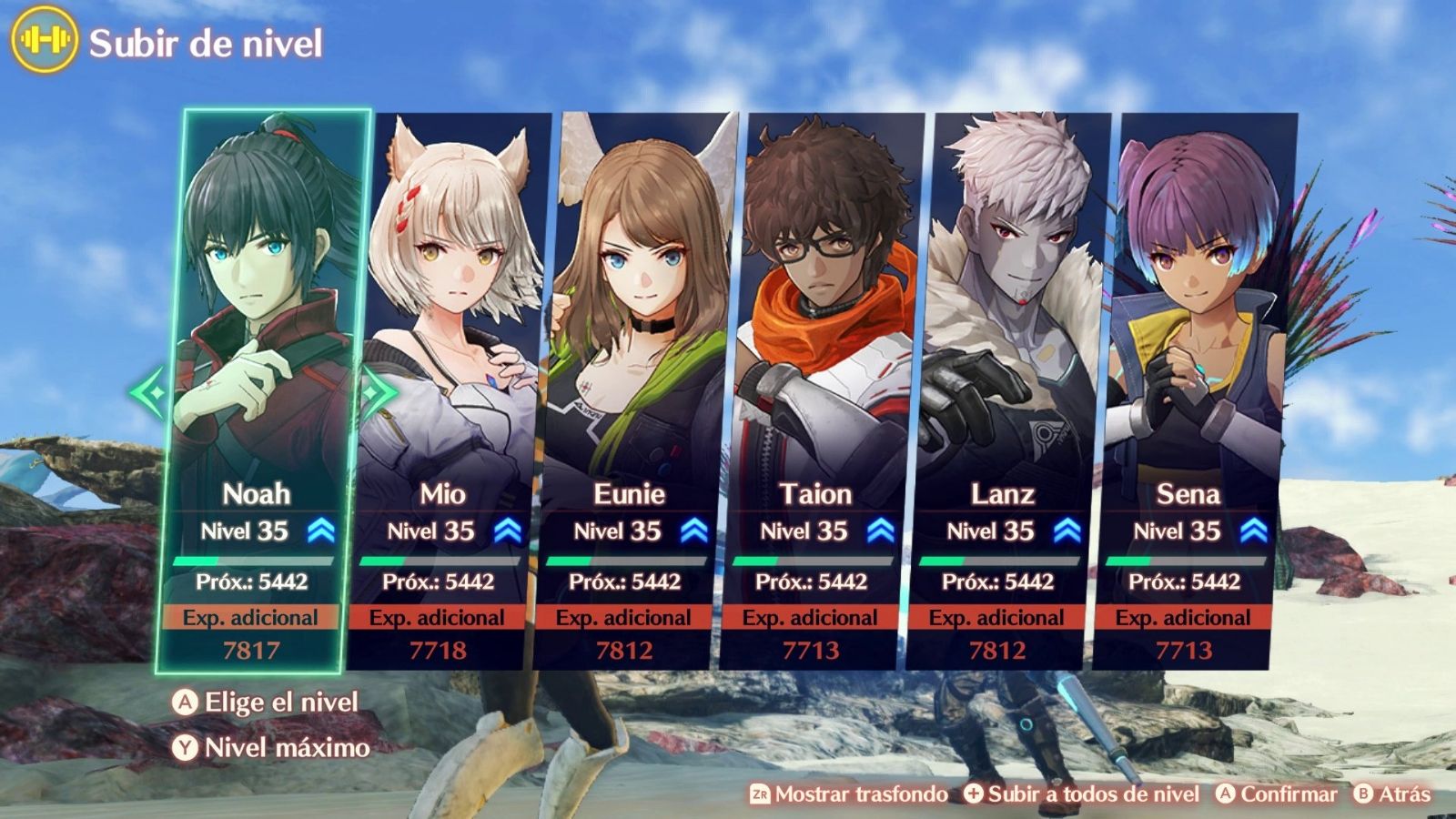The width and height of the screenshot is (1456, 819).
Task: Activate the 'Nivel máximo' option
Action: point(272,748)
